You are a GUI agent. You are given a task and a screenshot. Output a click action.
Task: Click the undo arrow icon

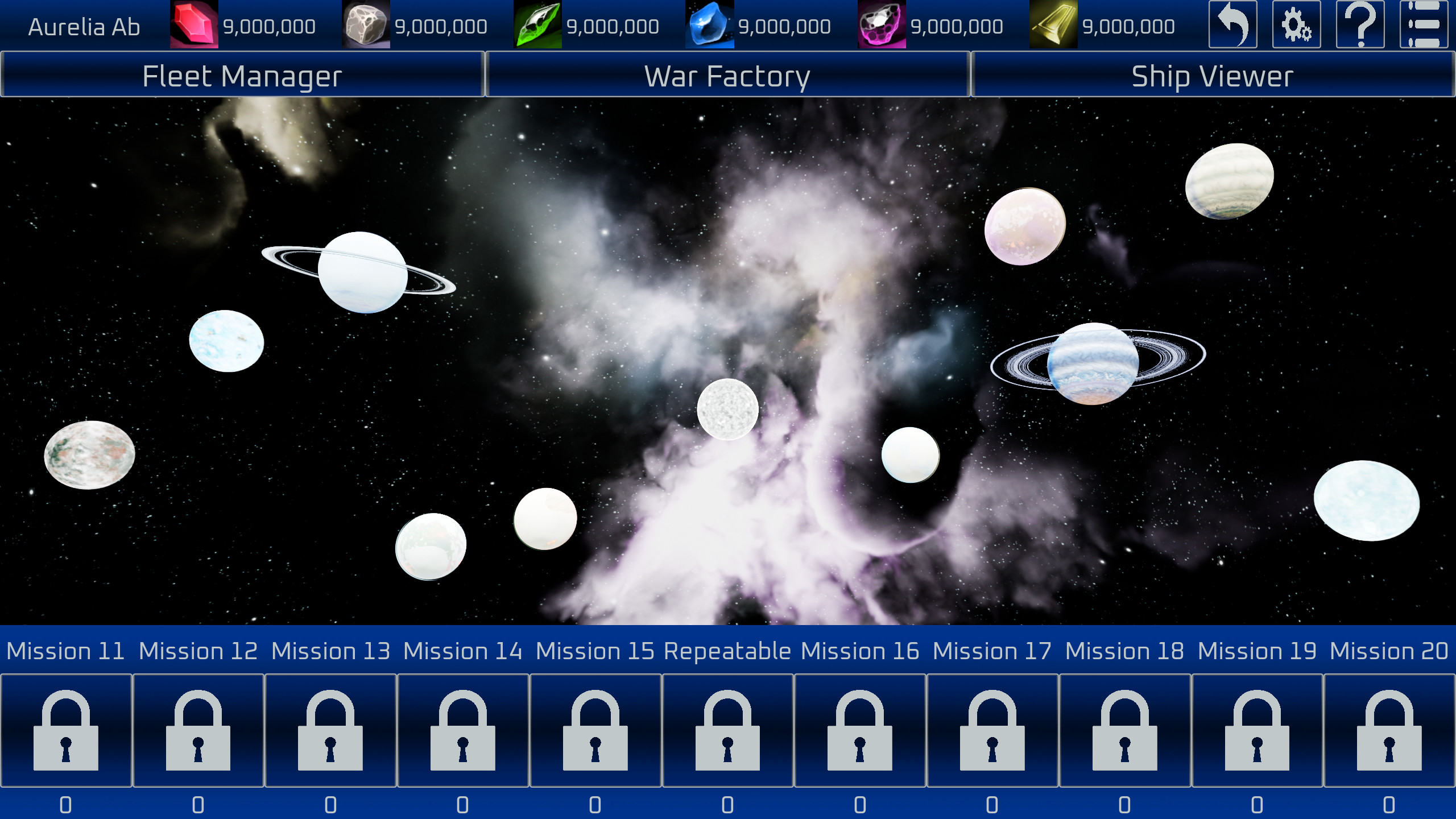(1232, 25)
